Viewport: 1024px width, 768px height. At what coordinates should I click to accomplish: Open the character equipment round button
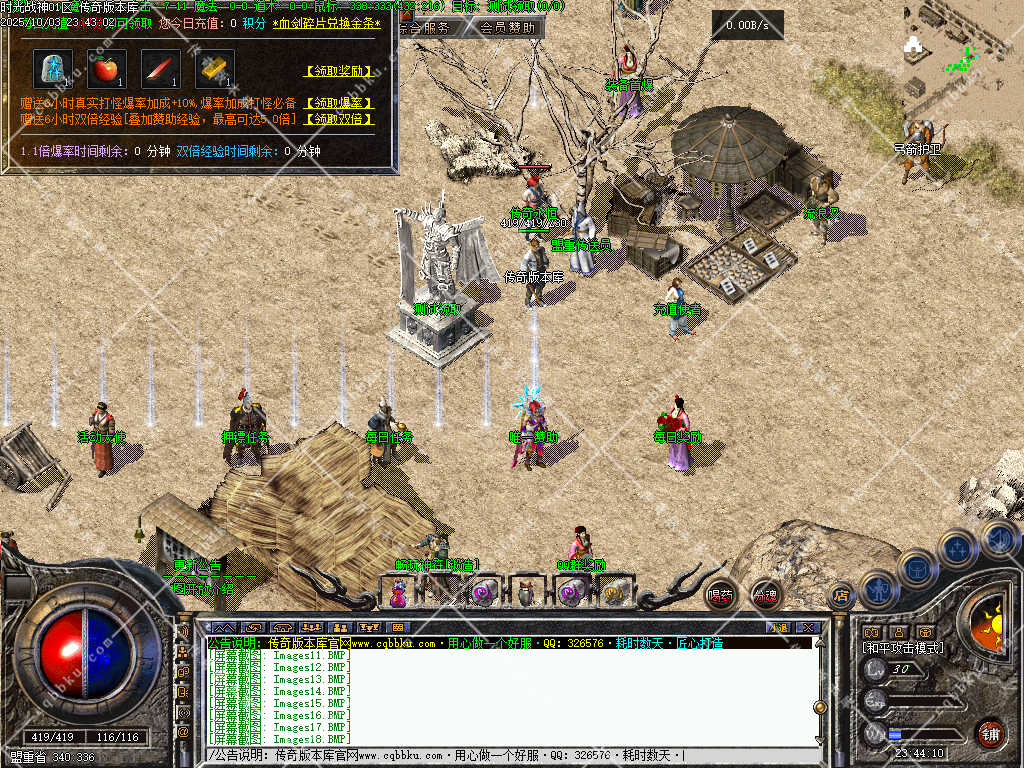(880, 588)
